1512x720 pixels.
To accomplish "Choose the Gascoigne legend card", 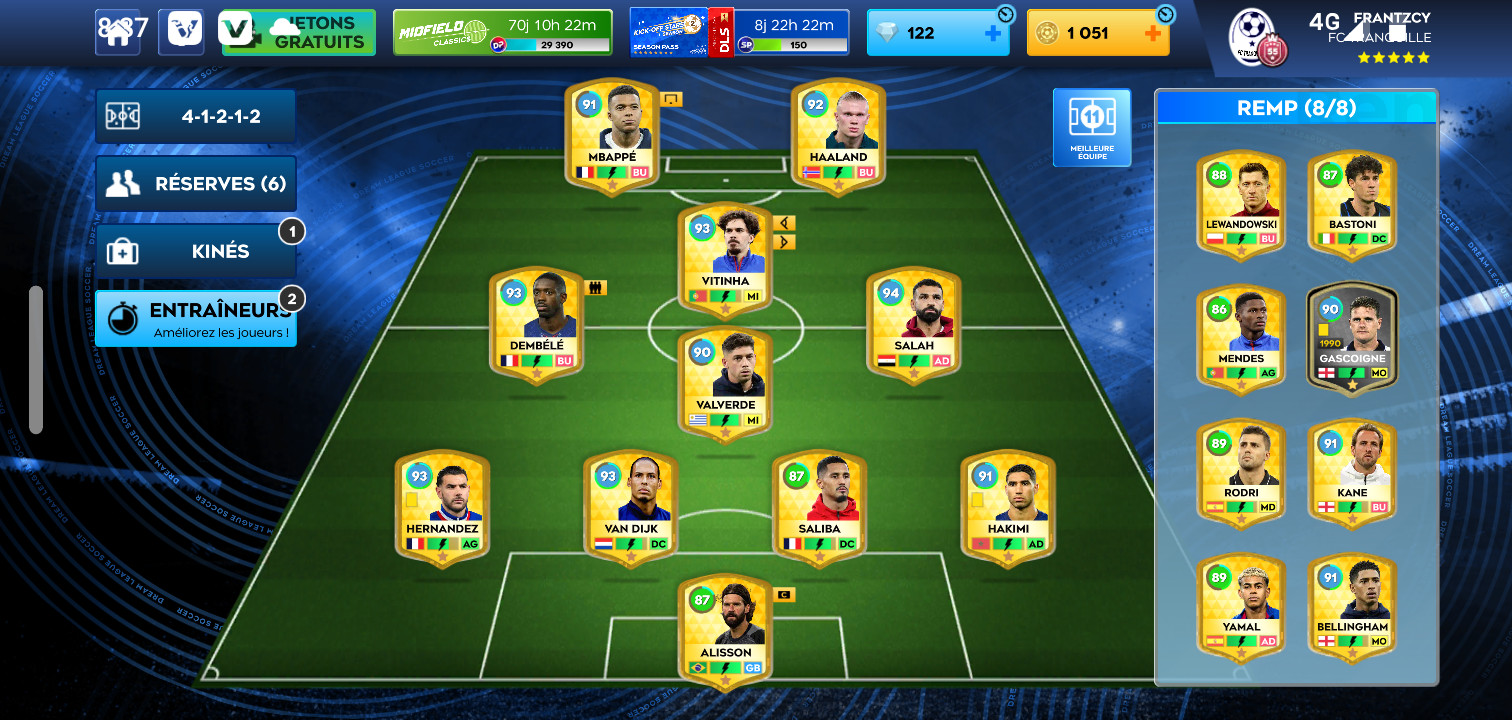I will (x=1352, y=338).
